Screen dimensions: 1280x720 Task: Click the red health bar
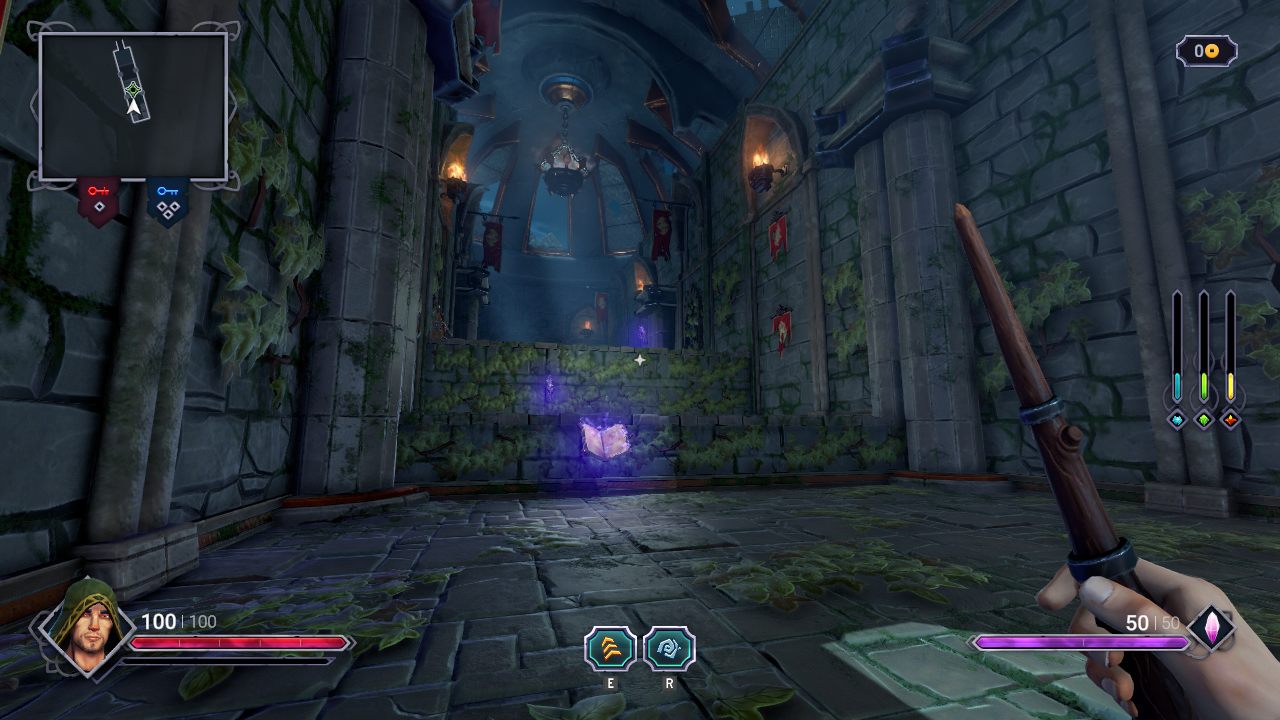pyautogui.click(x=240, y=641)
